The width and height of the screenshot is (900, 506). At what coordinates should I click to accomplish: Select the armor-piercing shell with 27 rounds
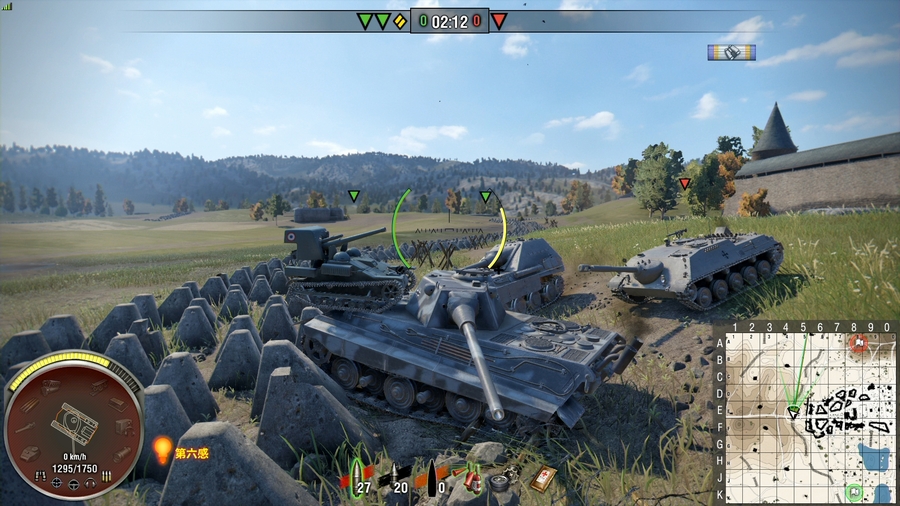tap(357, 479)
